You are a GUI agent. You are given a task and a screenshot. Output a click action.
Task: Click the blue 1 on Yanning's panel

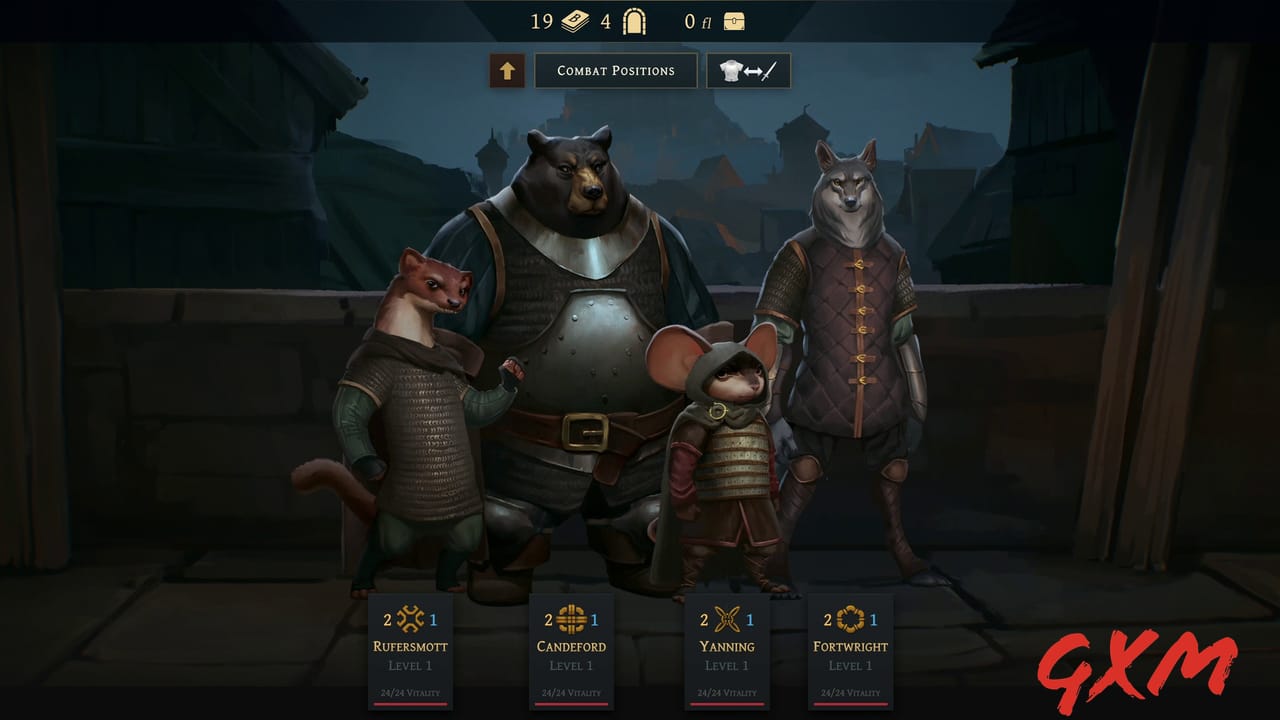pyautogui.click(x=749, y=619)
